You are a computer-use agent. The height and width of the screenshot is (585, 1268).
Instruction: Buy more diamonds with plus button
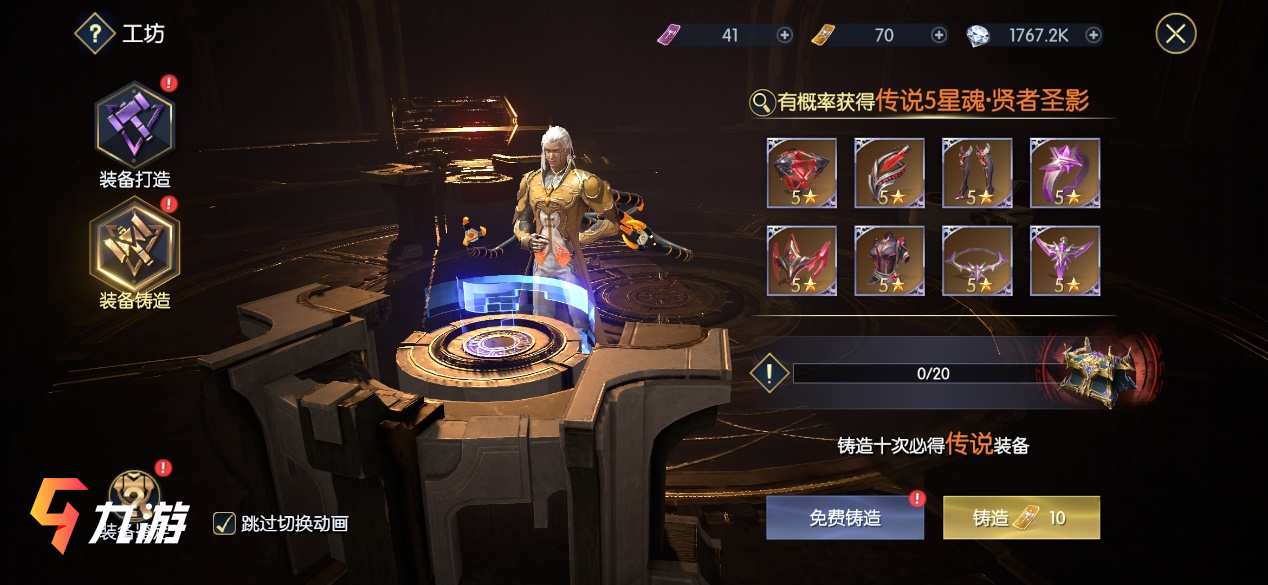point(1093,35)
